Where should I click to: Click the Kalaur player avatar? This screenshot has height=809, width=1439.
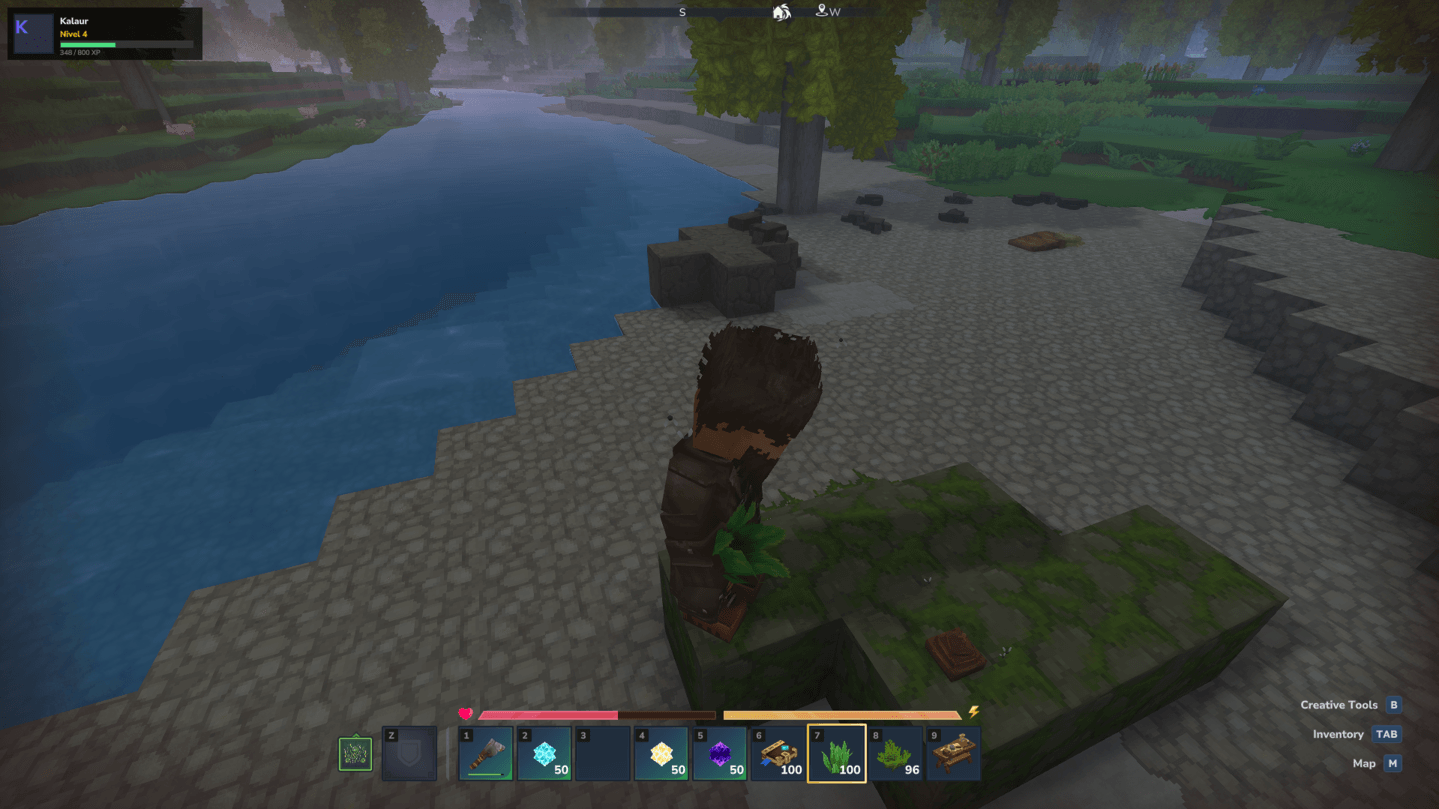pos(32,34)
